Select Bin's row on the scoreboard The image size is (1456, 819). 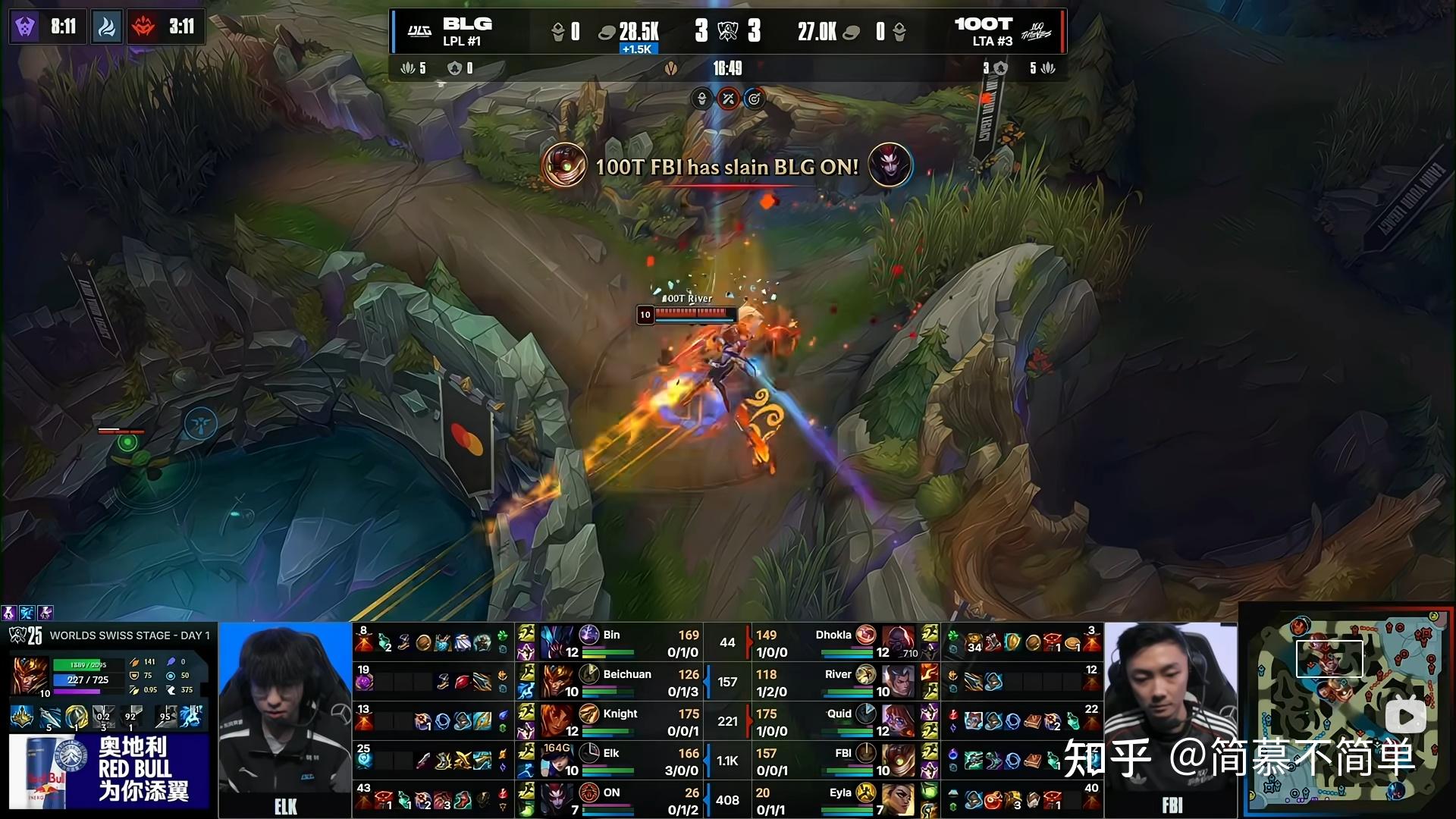[x=611, y=642]
